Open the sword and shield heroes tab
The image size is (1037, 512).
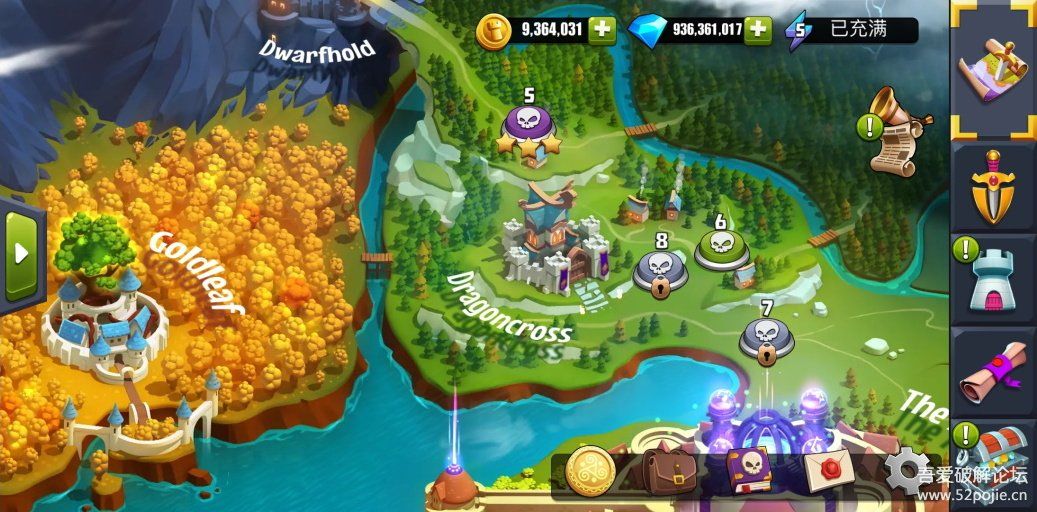[x=992, y=187]
